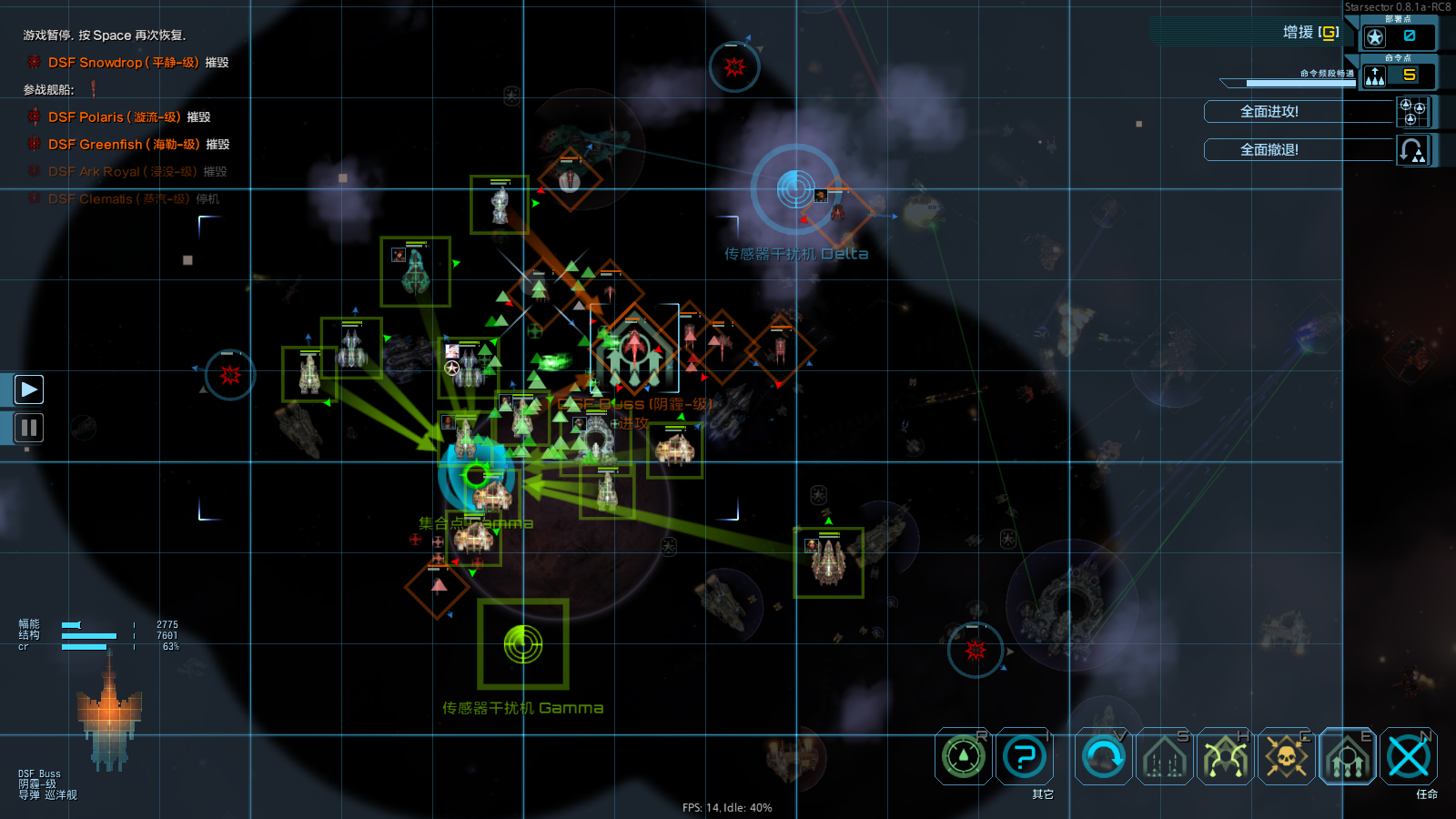Activate the skull eliminate order icon
Screen dimensions: 1456x819
point(1286,756)
